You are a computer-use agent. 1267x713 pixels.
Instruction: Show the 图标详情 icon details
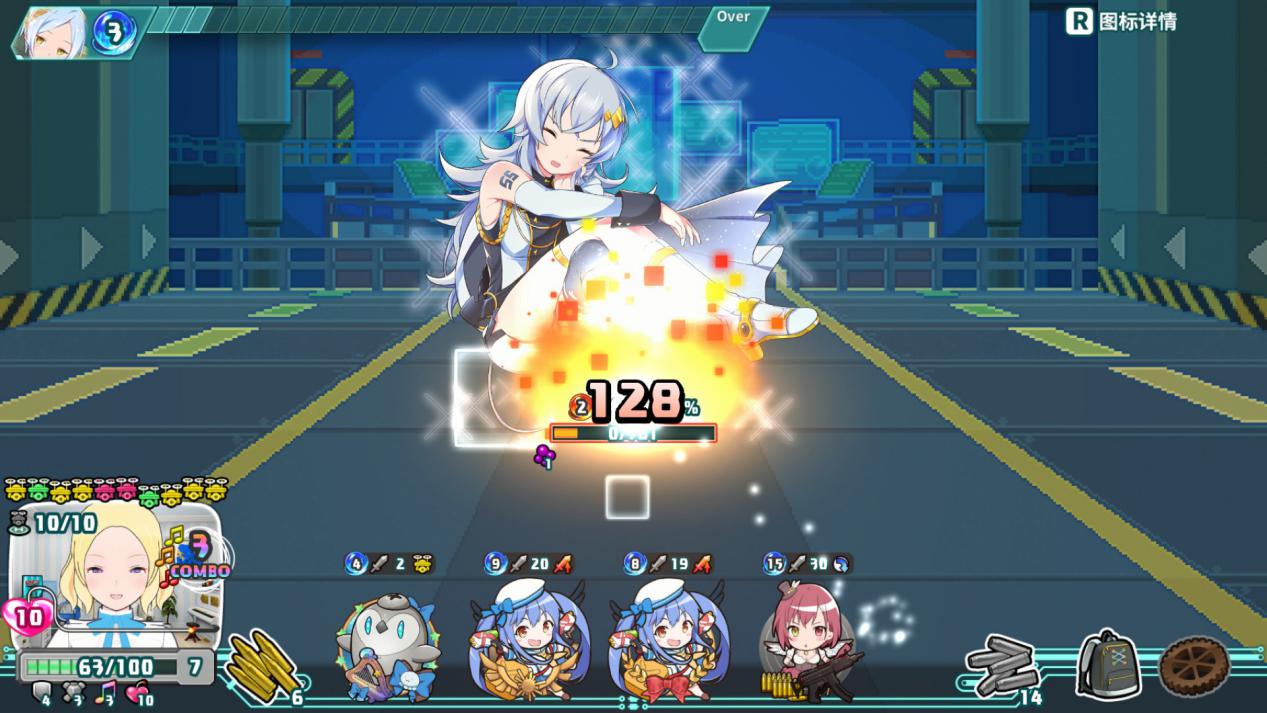pyautogui.click(x=1121, y=21)
